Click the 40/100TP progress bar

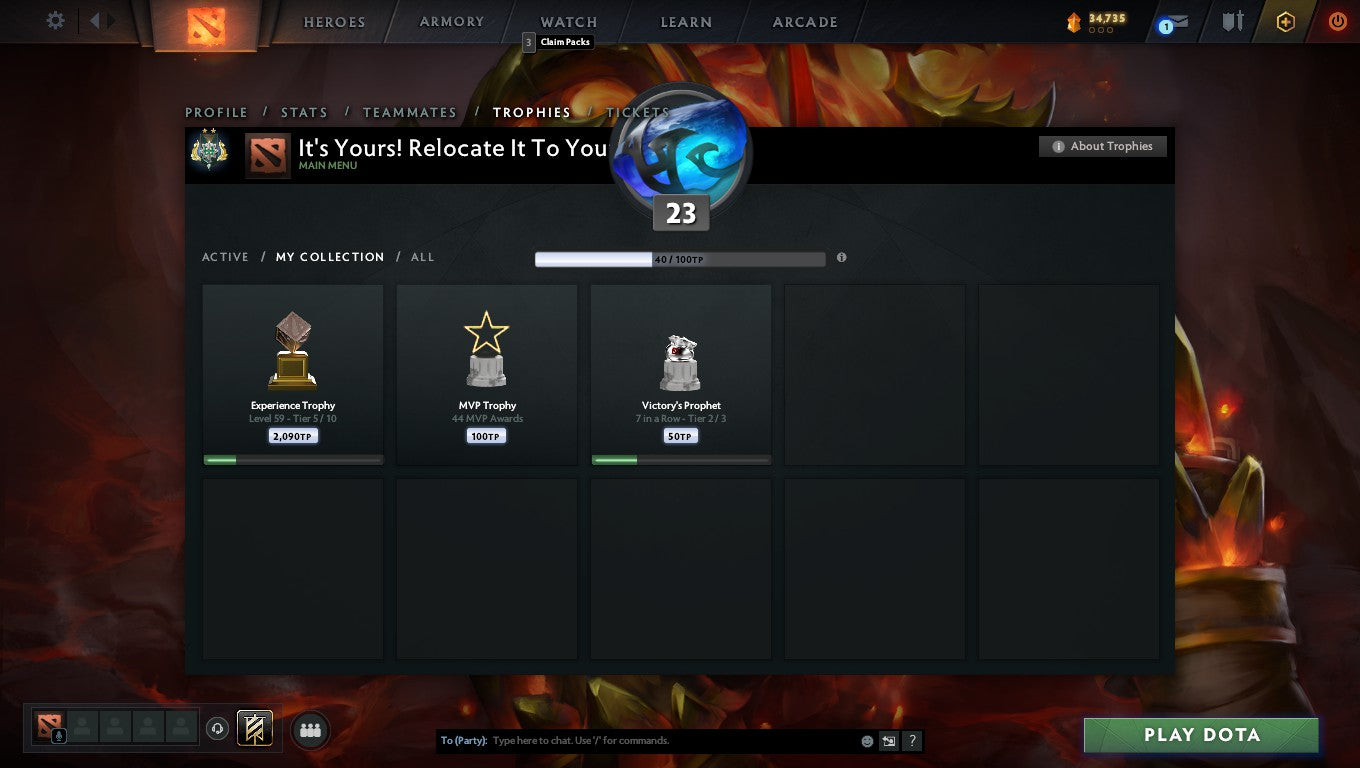[x=680, y=258]
